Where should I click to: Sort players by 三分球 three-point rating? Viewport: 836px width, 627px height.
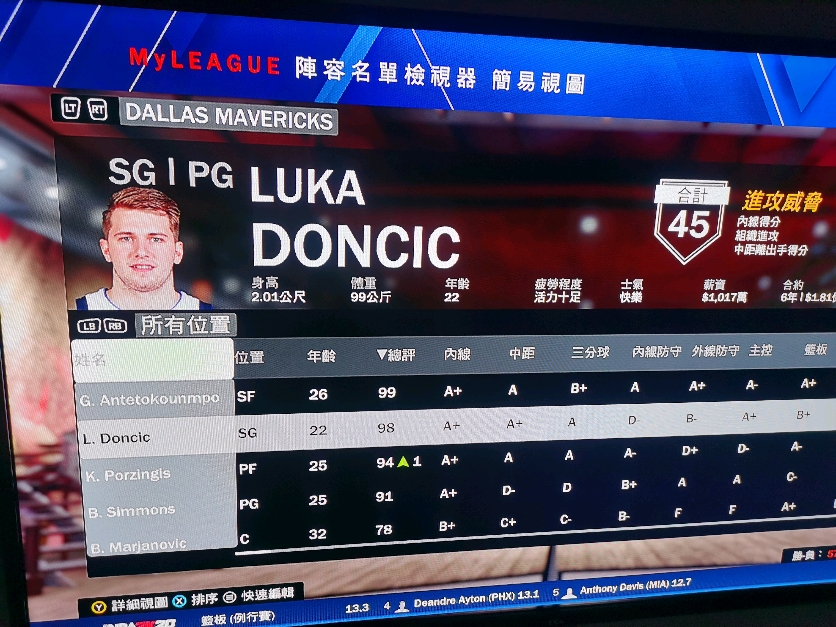590,352
